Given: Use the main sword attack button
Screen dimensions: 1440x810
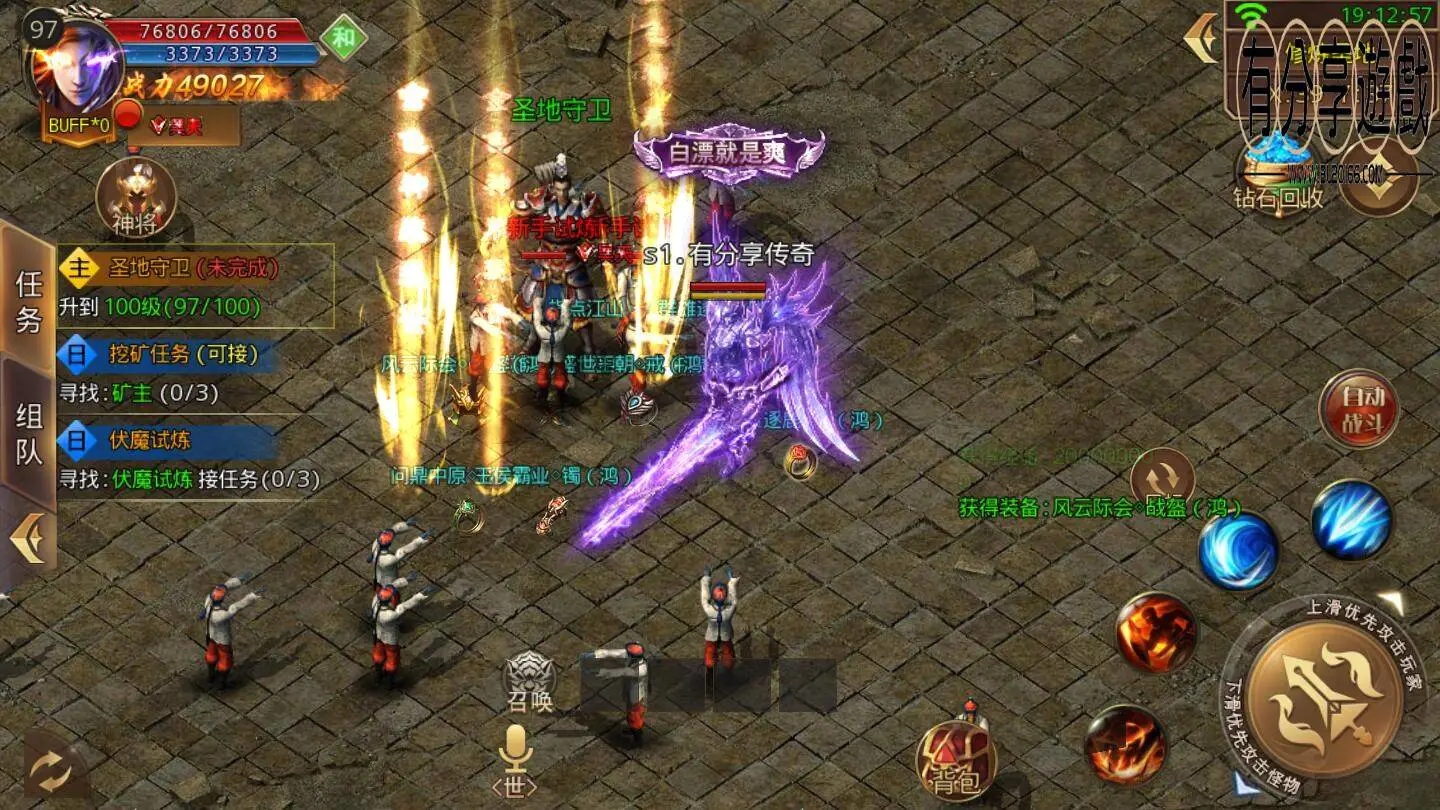Looking at the screenshot, I should (x=1323, y=695).
